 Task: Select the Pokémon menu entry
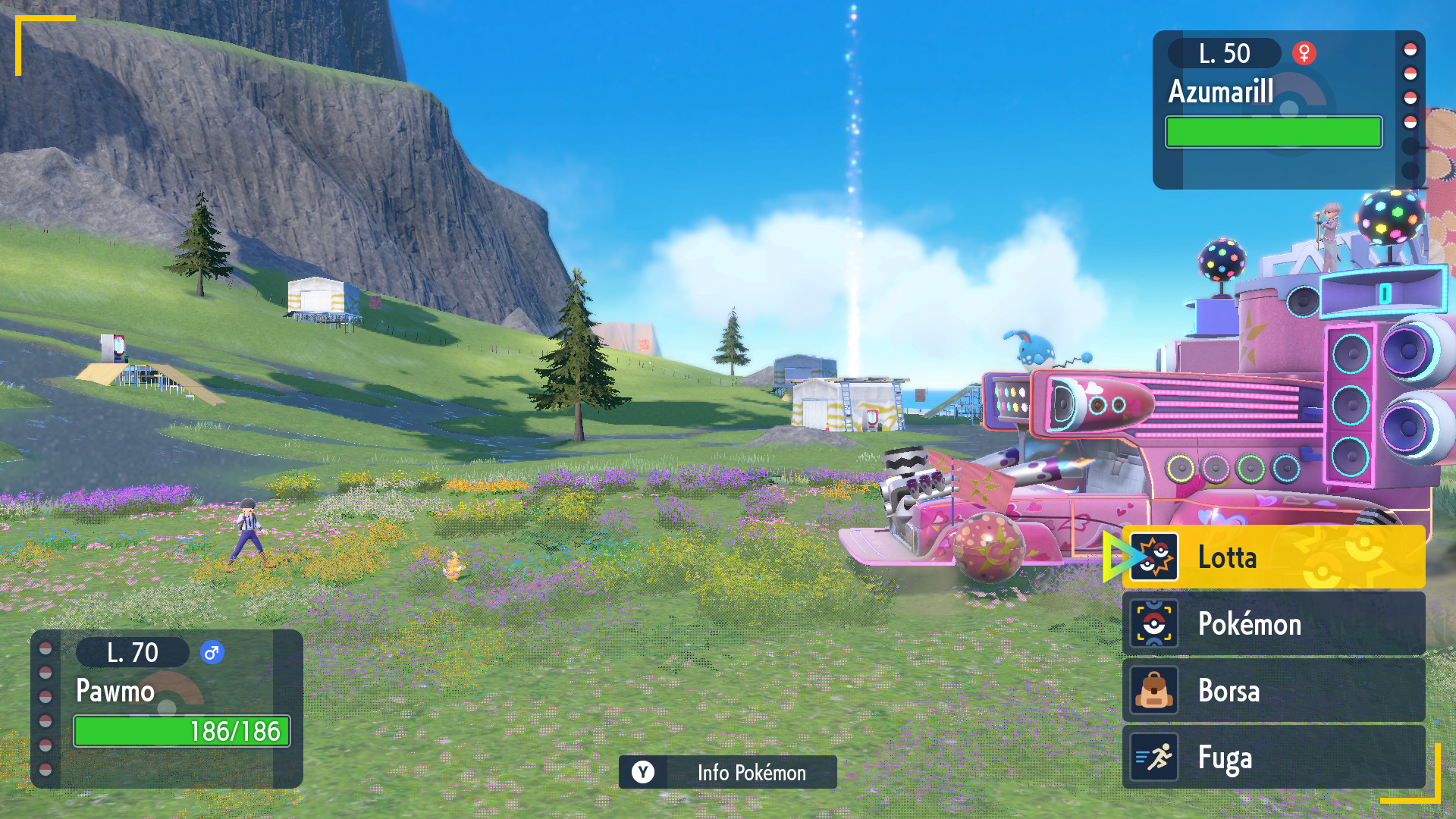coord(1251,624)
